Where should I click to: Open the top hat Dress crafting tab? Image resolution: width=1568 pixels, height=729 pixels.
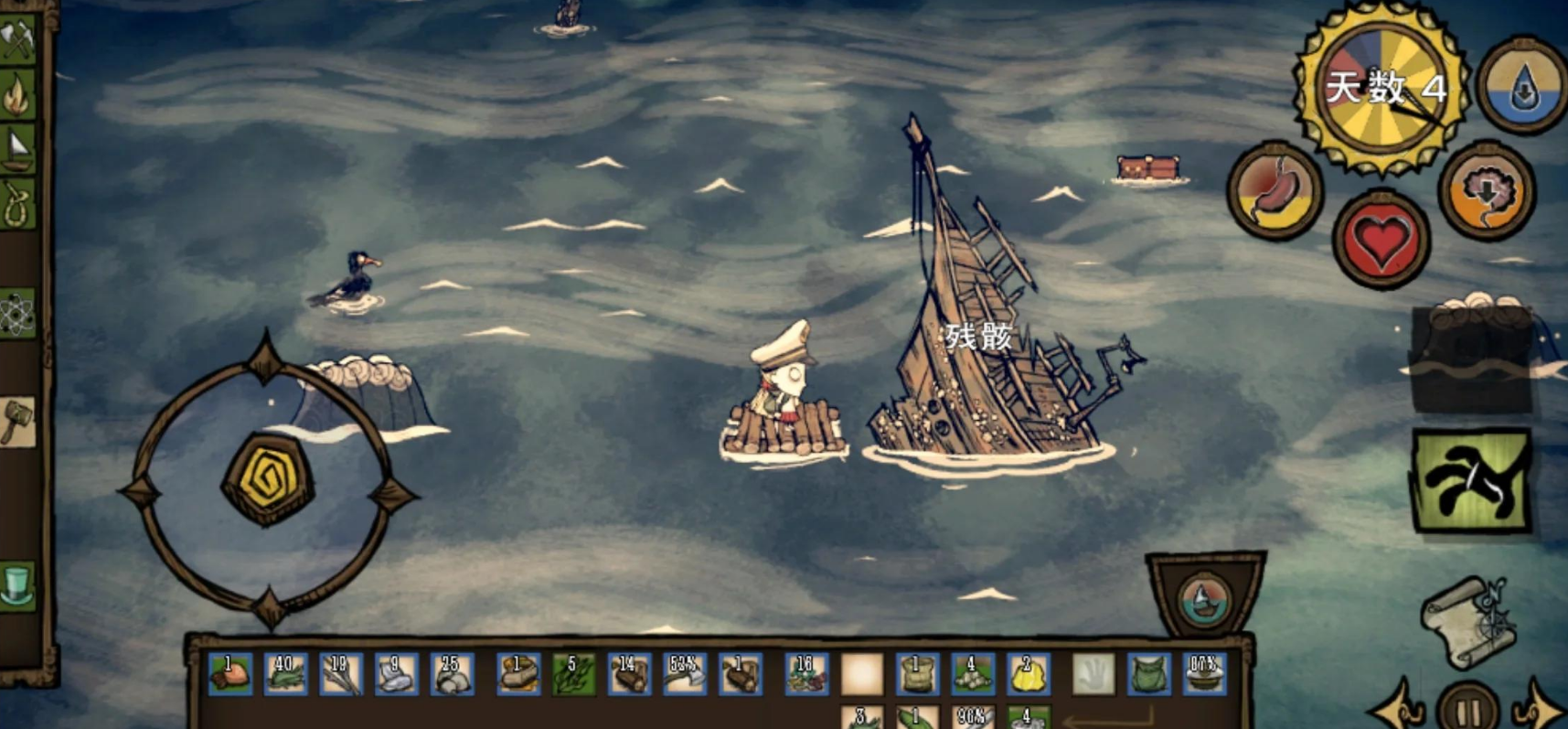[x=16, y=585]
